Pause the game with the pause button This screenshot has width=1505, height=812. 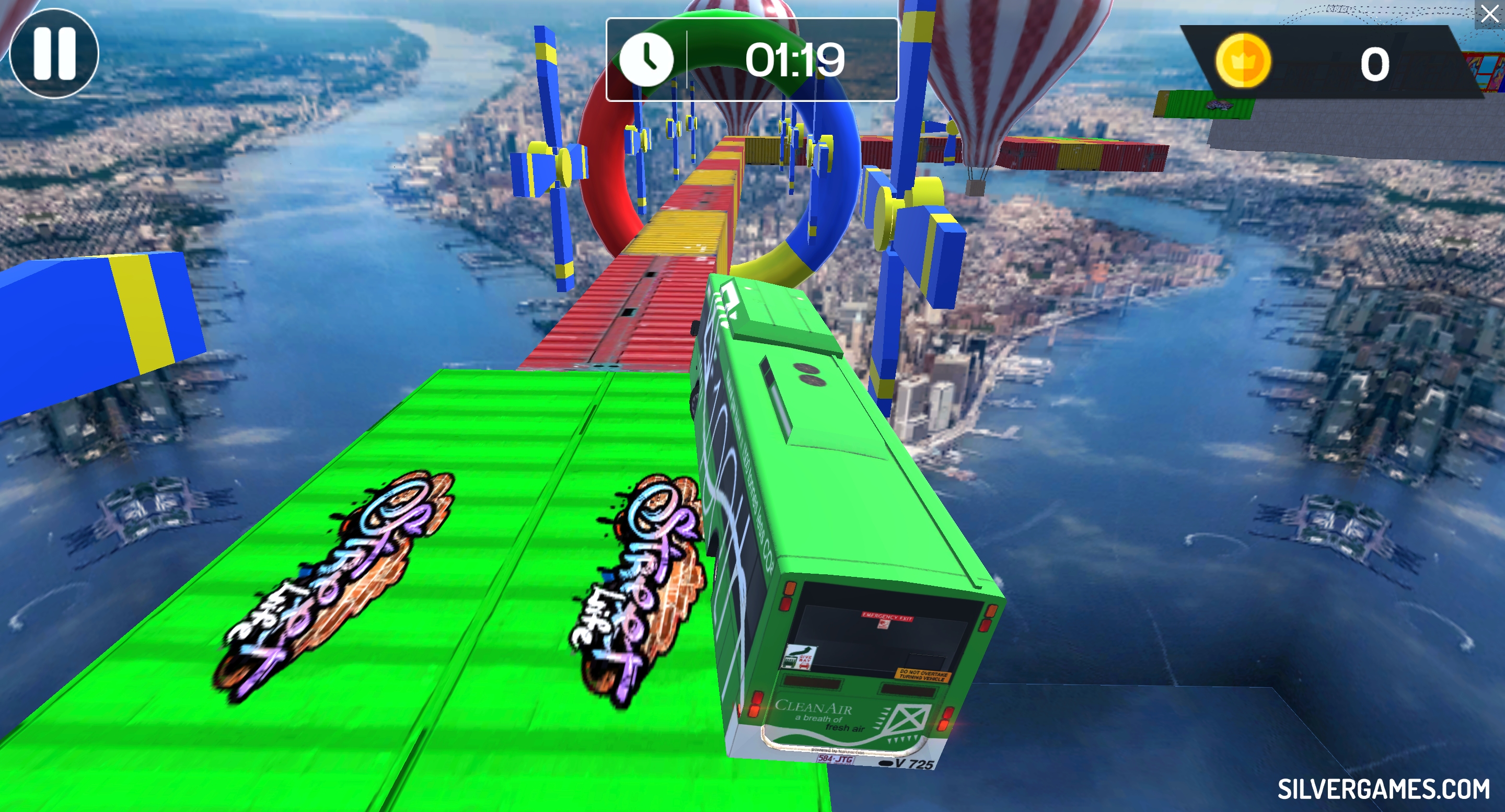click(x=54, y=53)
